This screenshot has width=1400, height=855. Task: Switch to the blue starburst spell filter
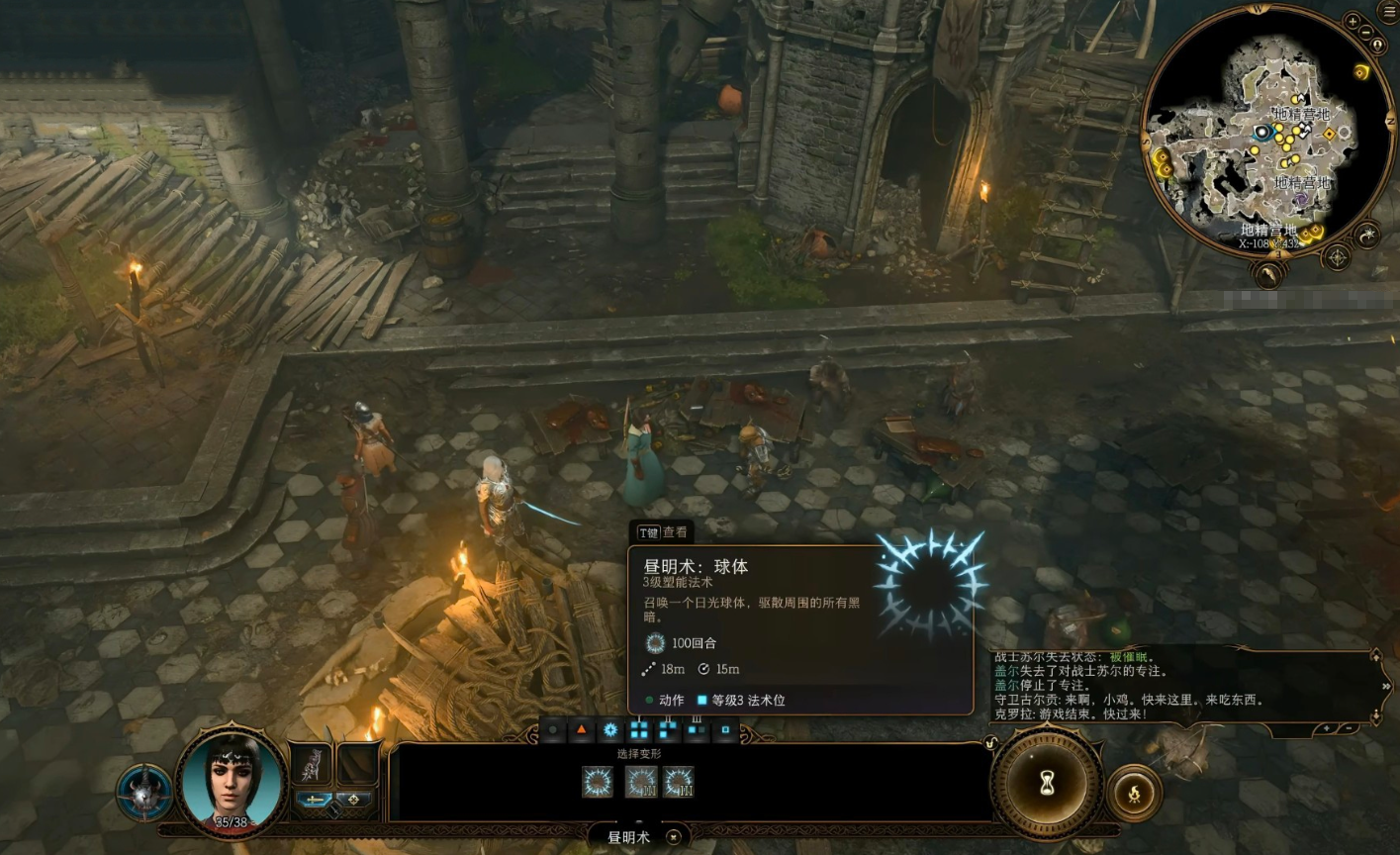pyautogui.click(x=610, y=730)
